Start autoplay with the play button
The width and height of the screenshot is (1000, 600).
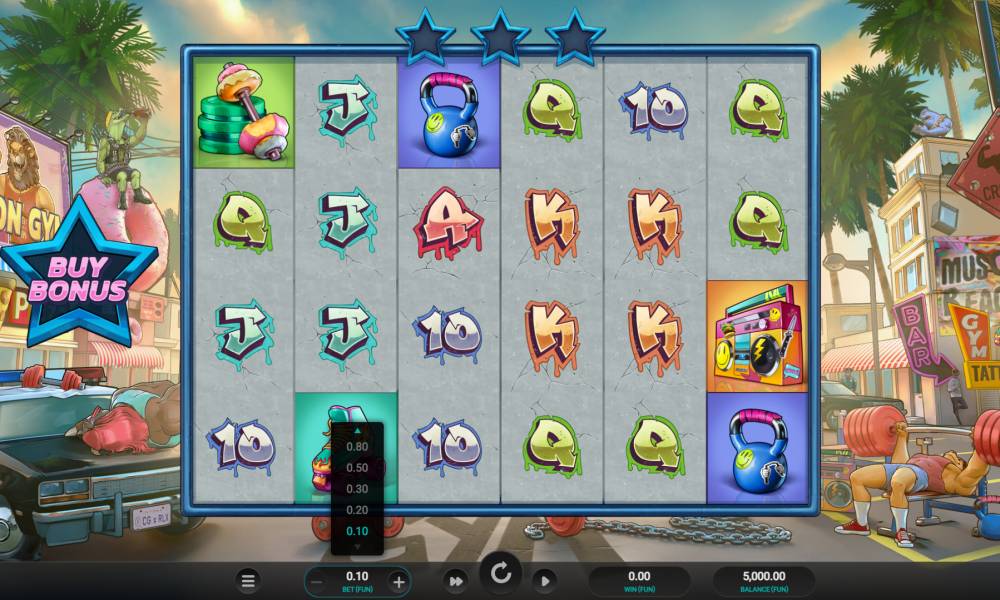(544, 580)
